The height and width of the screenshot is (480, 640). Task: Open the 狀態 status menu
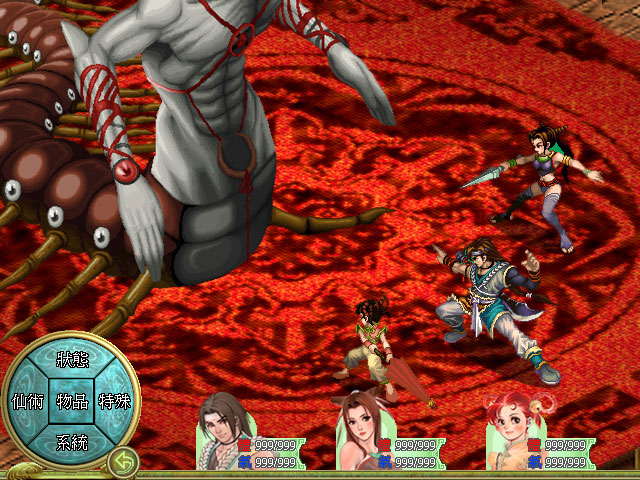[x=71, y=360]
